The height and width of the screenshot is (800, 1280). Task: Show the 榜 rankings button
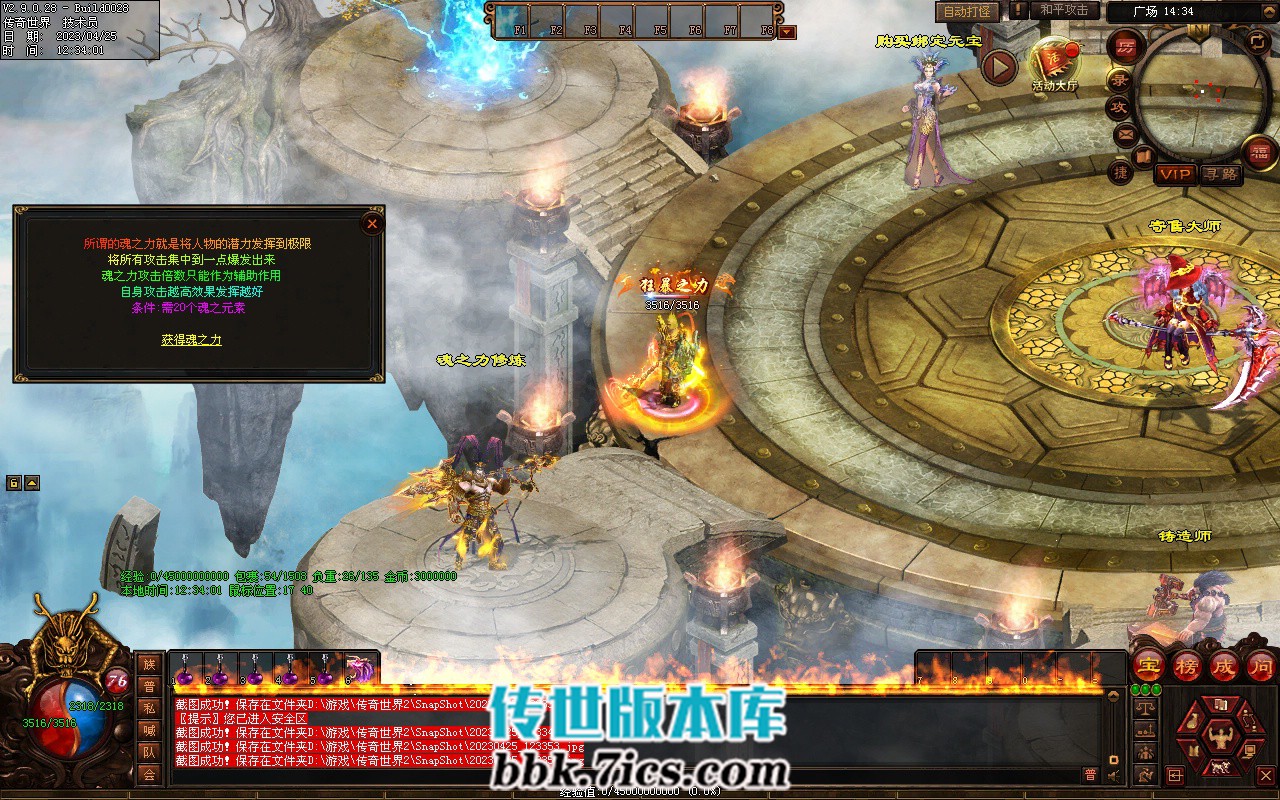(1187, 665)
